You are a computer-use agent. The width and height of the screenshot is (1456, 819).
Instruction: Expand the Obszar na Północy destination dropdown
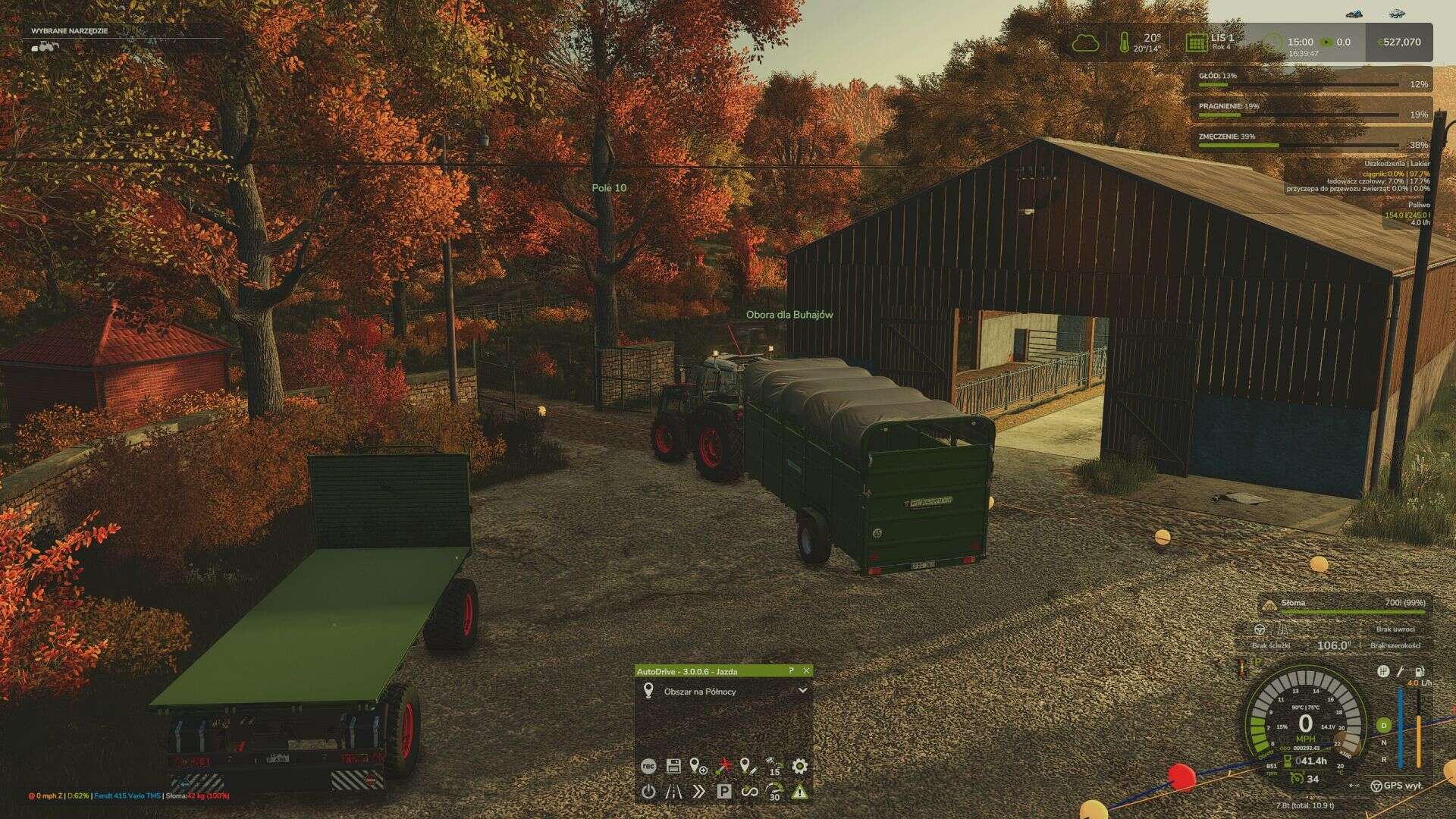802,691
